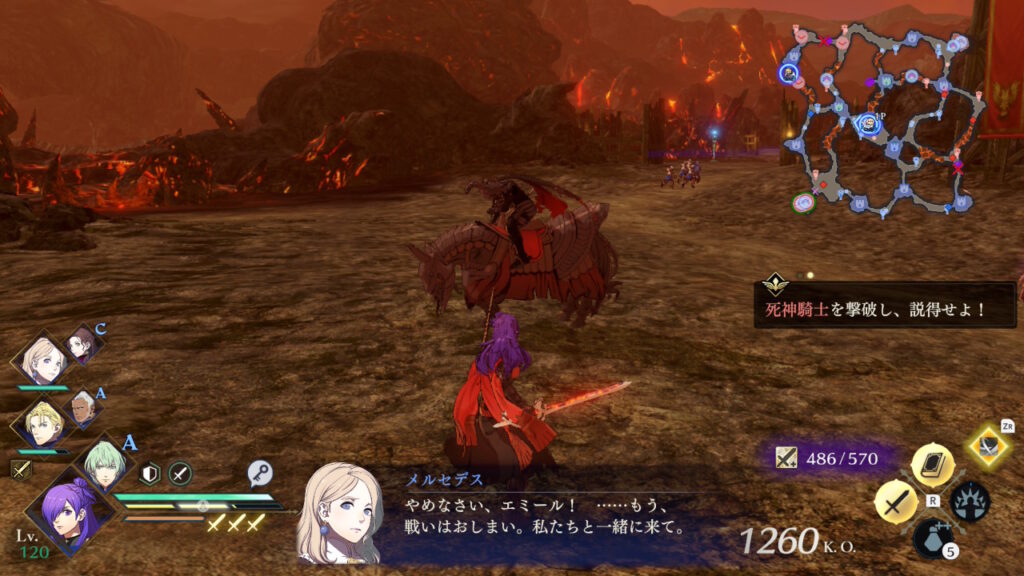1024x576 pixels.
Task: Click the crossed swords icon under party portraits
Action: point(20,468)
